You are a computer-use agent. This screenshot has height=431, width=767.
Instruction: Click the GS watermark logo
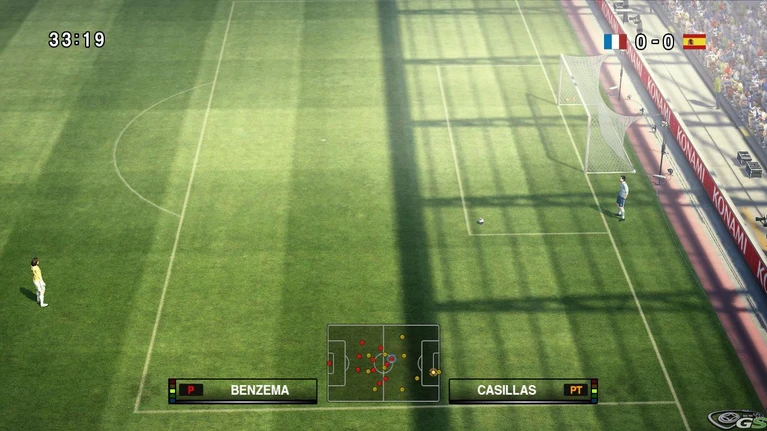(736, 419)
